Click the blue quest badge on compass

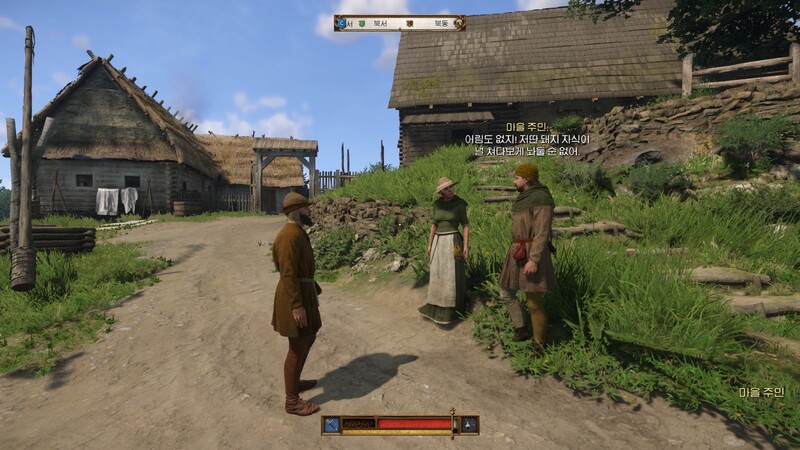[341, 22]
